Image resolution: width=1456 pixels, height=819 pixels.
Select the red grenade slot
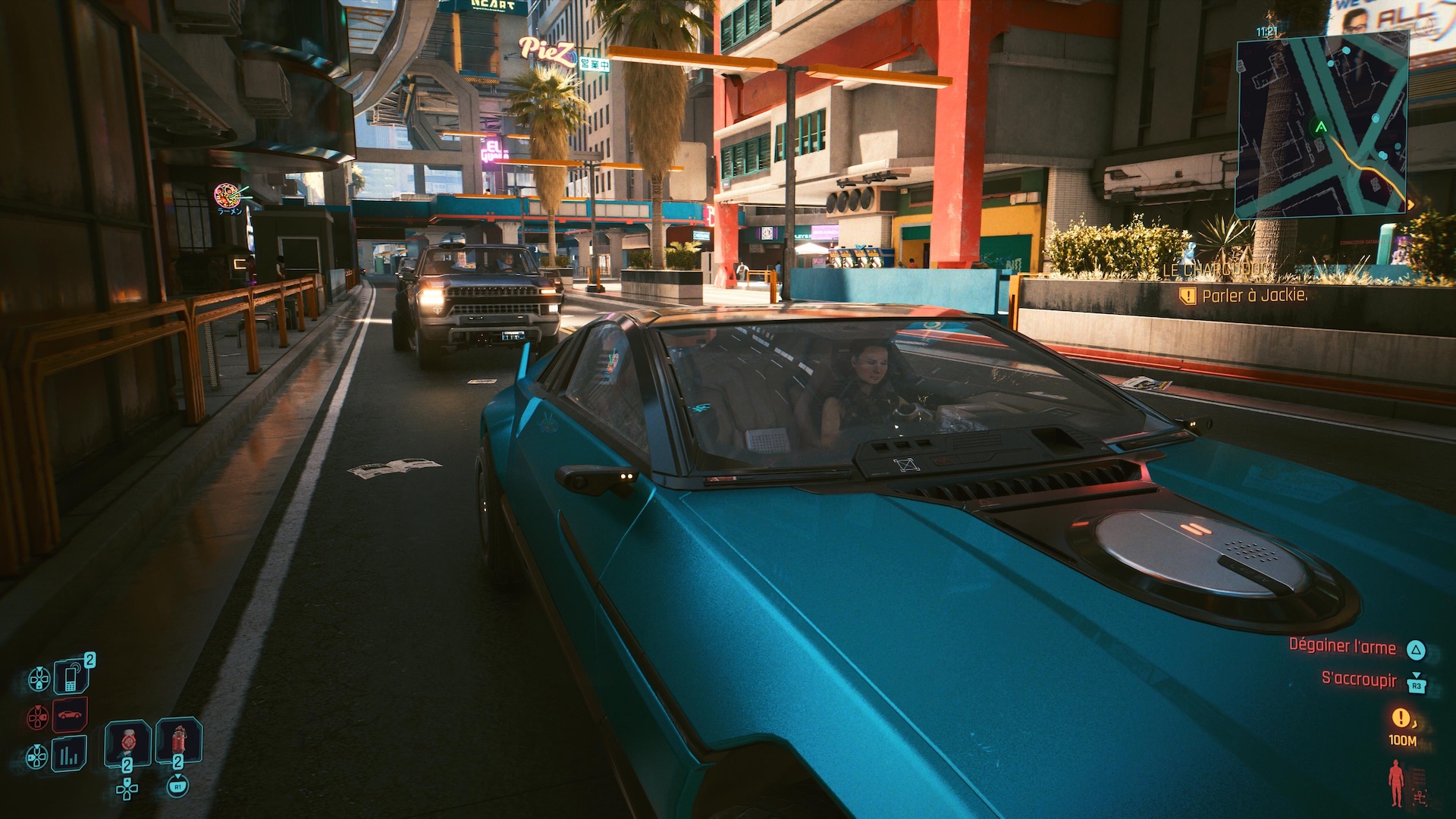click(178, 741)
